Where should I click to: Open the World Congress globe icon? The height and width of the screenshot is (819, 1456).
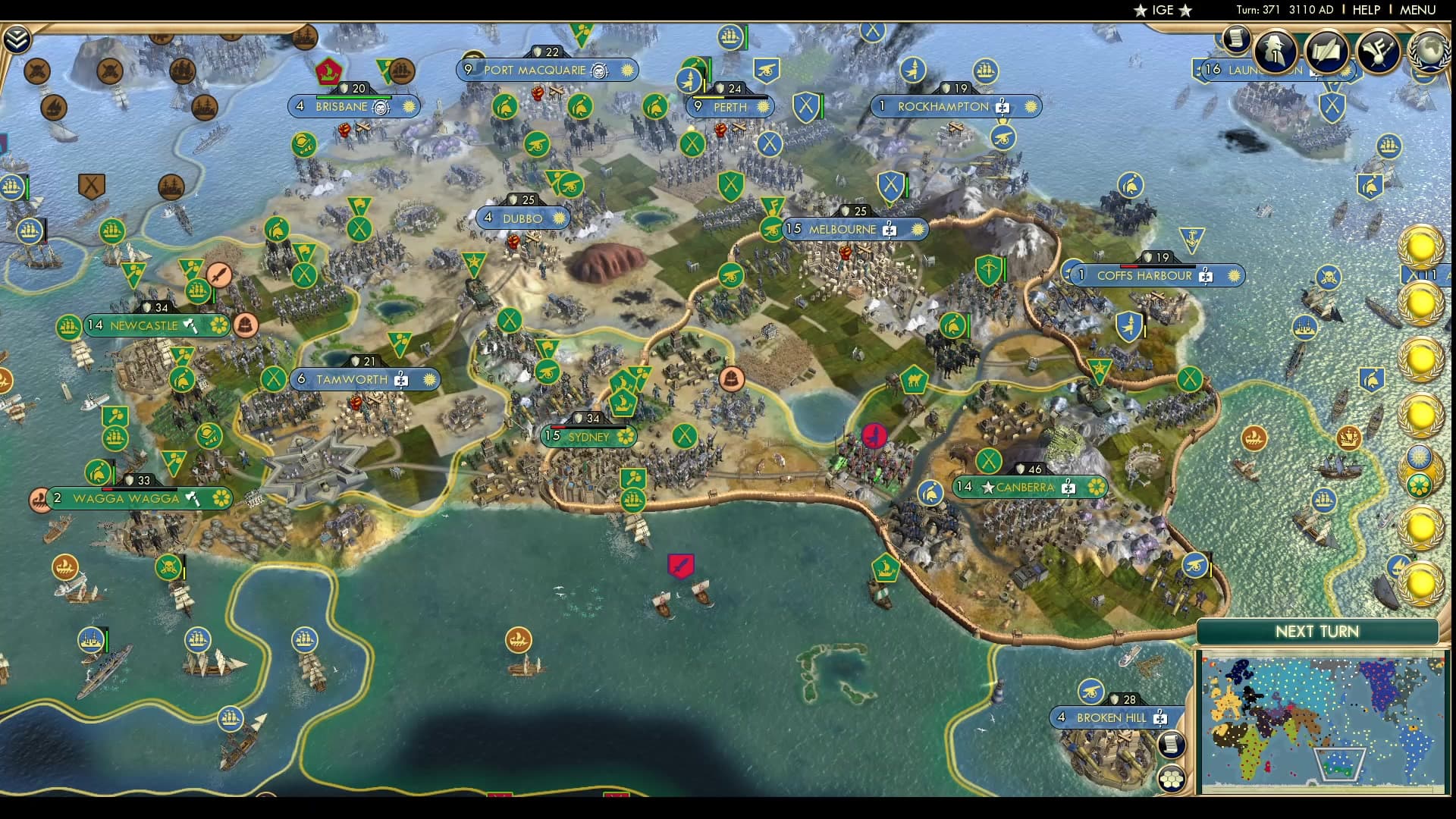(1429, 50)
